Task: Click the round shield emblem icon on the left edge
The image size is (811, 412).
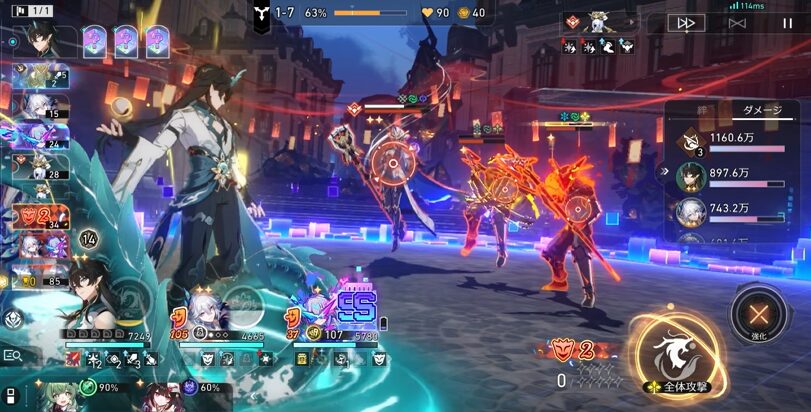Action: pos(14,317)
